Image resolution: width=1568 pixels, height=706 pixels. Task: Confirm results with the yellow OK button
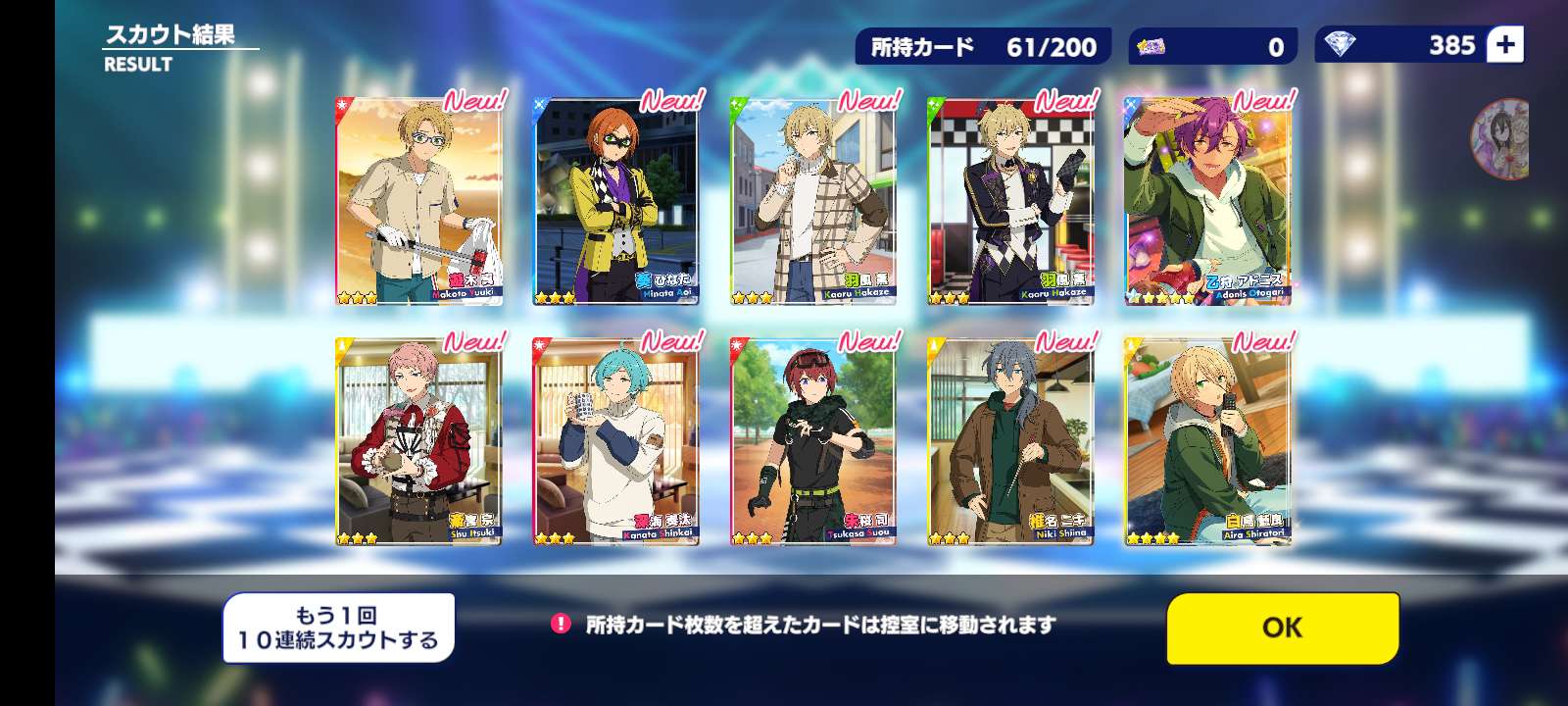[x=1282, y=628]
